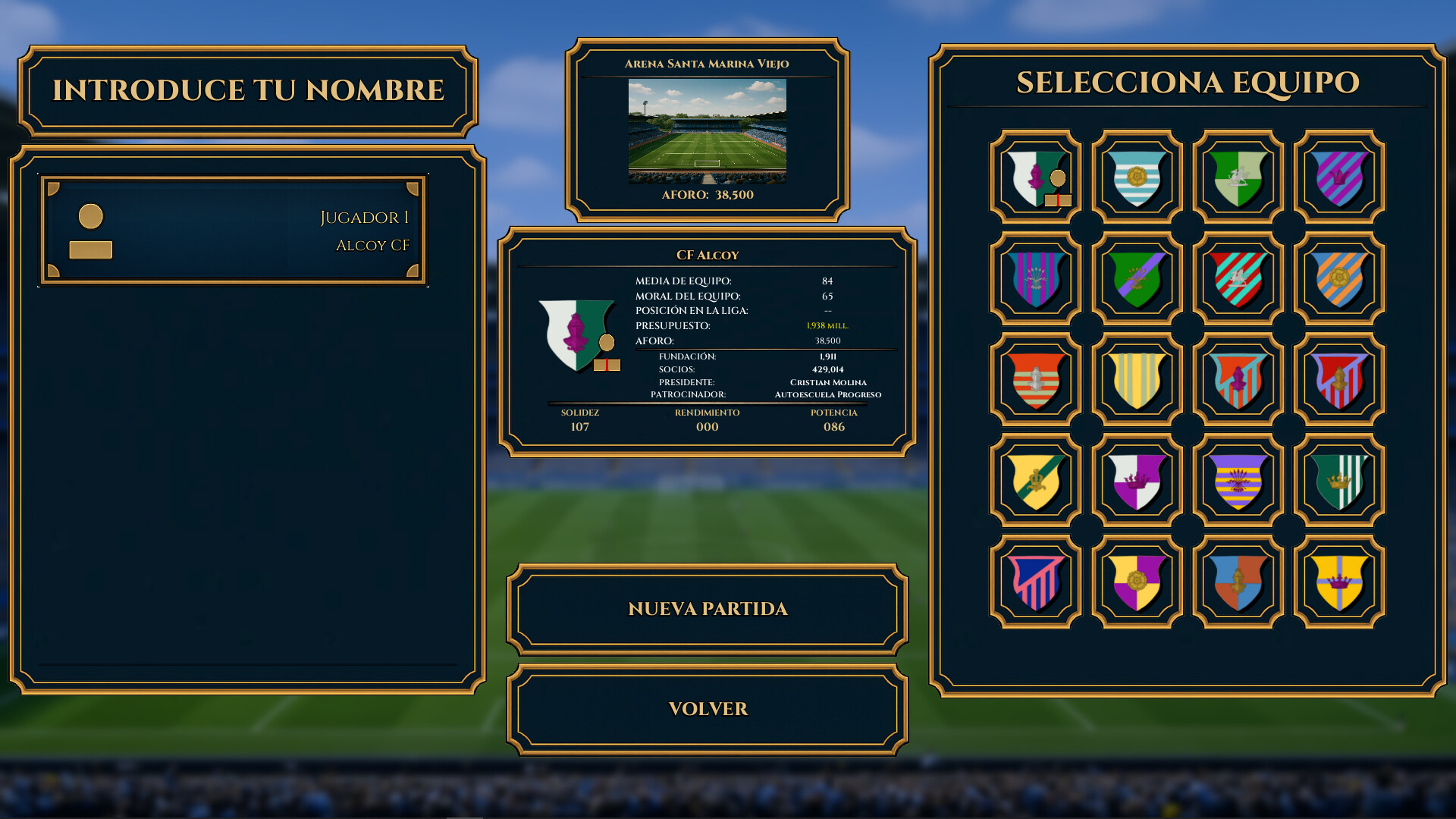
Task: Select the white and purple quartered crown crest
Action: (x=1135, y=479)
